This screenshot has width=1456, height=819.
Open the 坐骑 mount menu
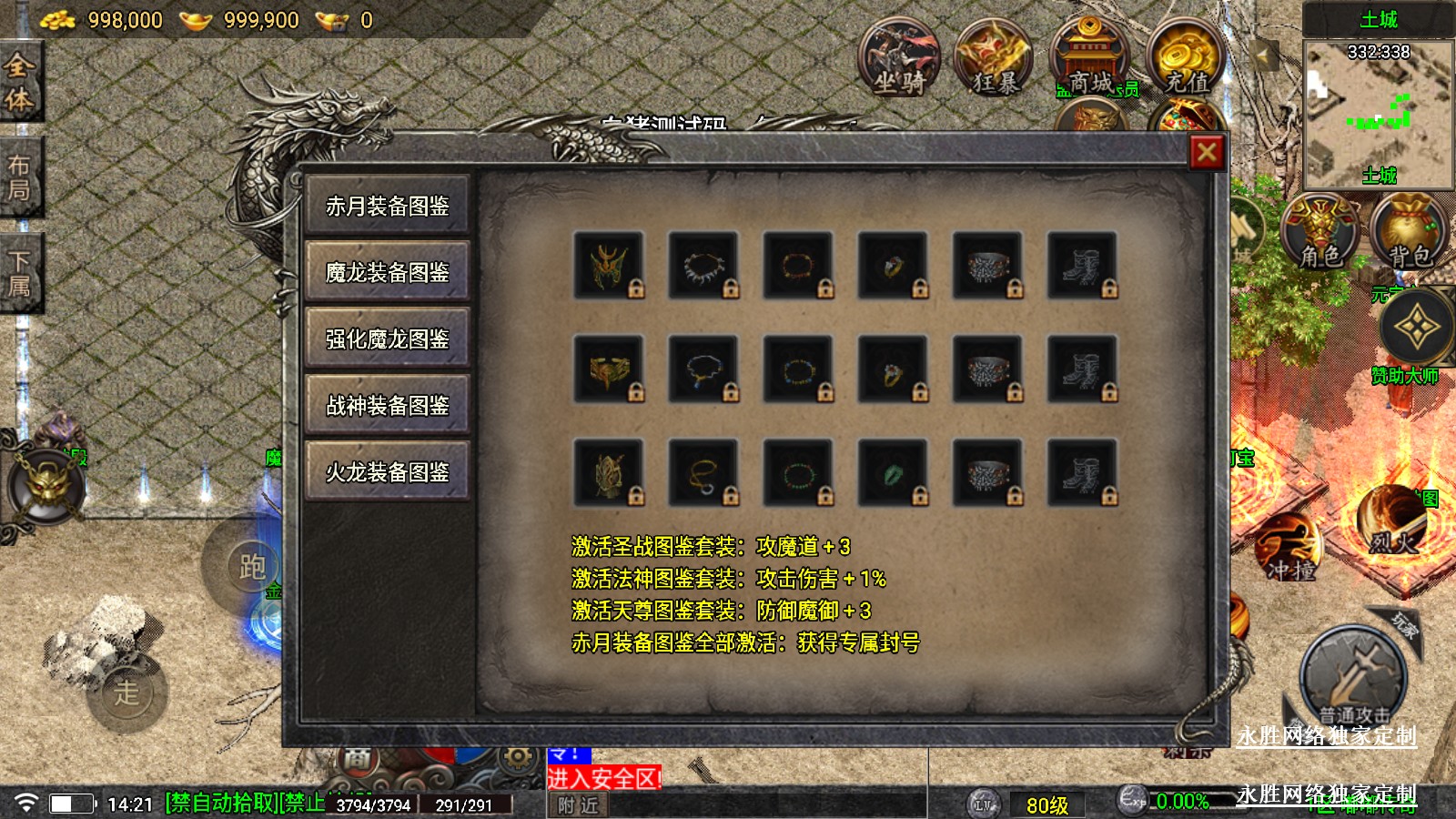(x=899, y=60)
